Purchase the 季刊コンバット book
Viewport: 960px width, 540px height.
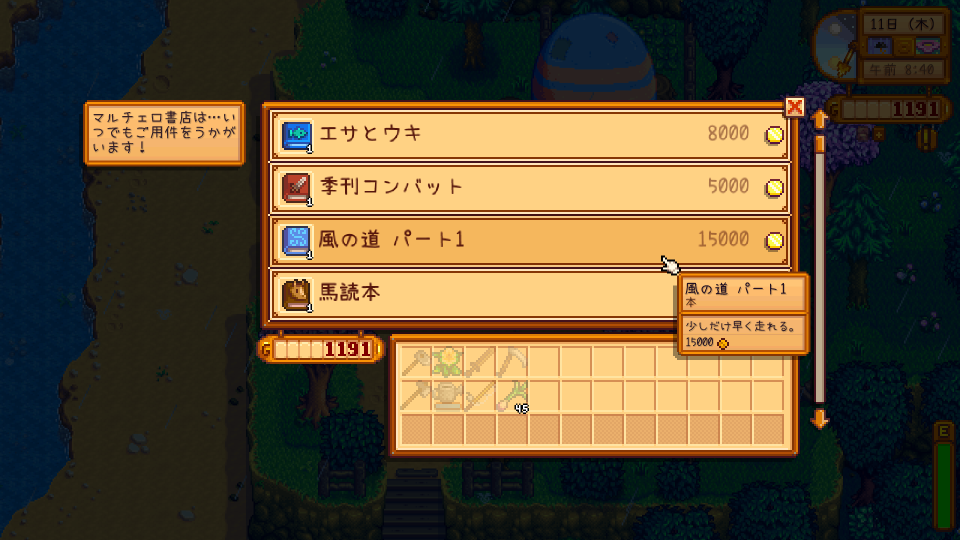528,187
